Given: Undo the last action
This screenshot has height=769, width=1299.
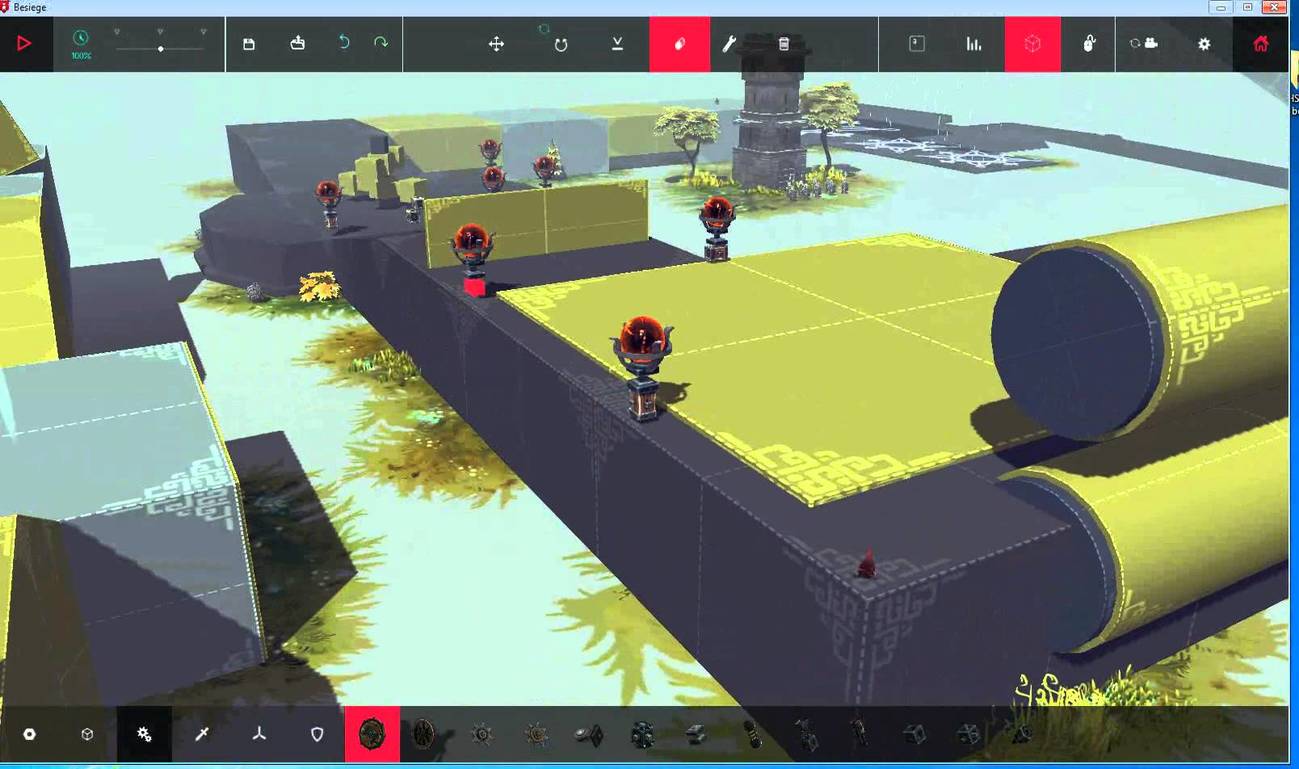Looking at the screenshot, I should point(345,44).
